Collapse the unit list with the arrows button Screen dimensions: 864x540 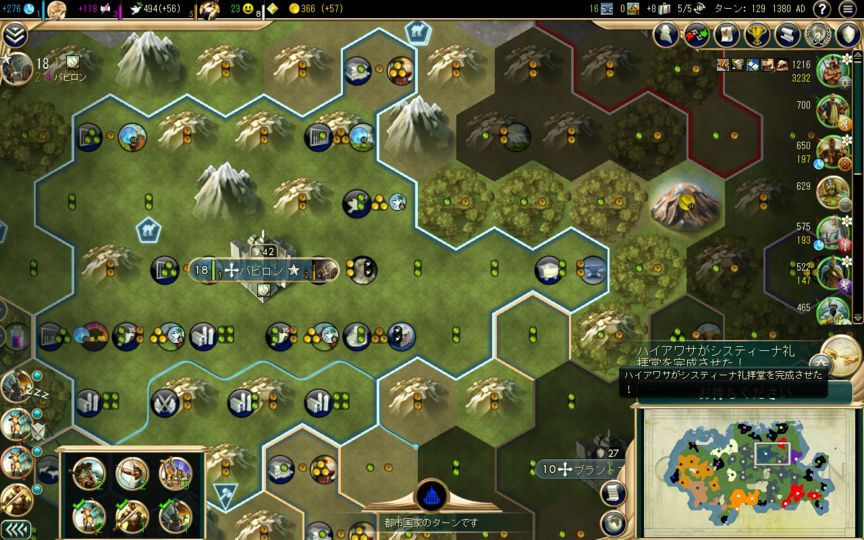click(x=14, y=529)
